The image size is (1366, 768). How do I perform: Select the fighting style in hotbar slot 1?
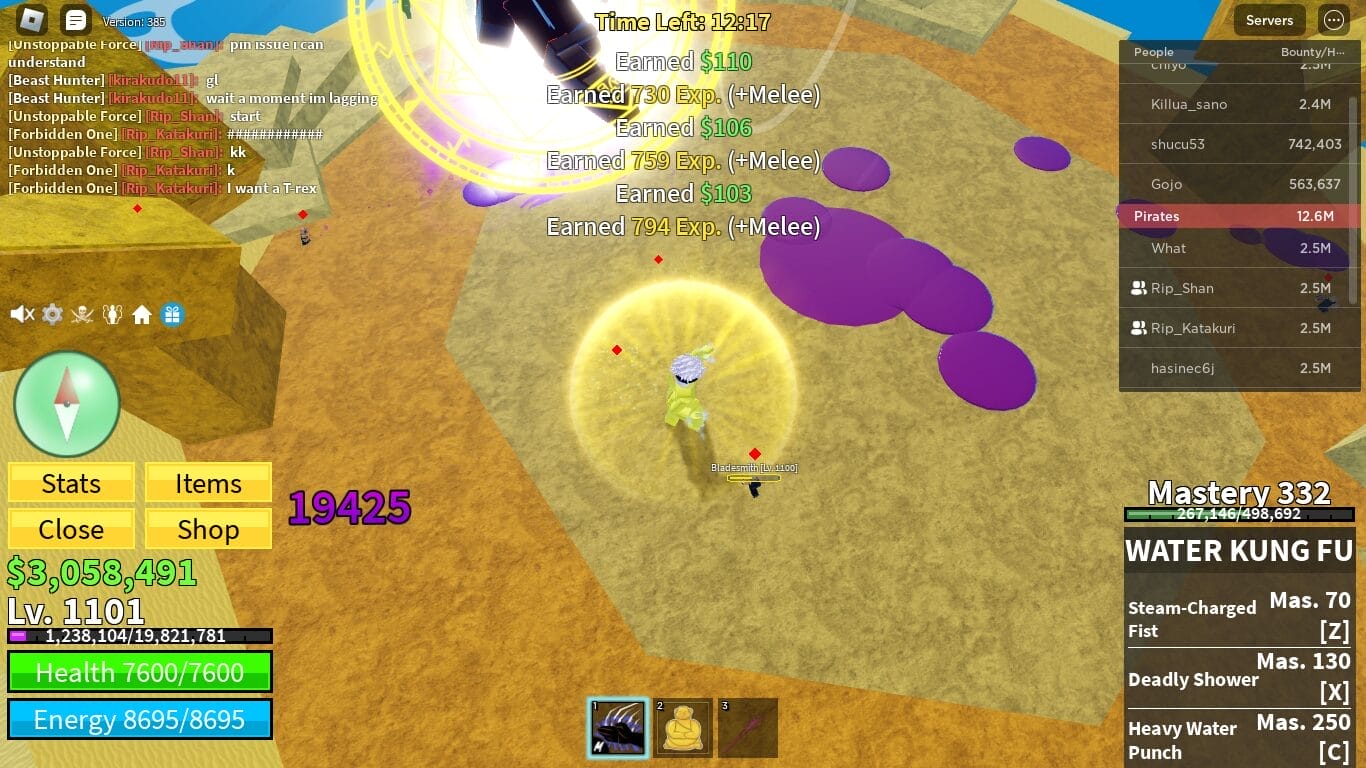click(x=618, y=728)
